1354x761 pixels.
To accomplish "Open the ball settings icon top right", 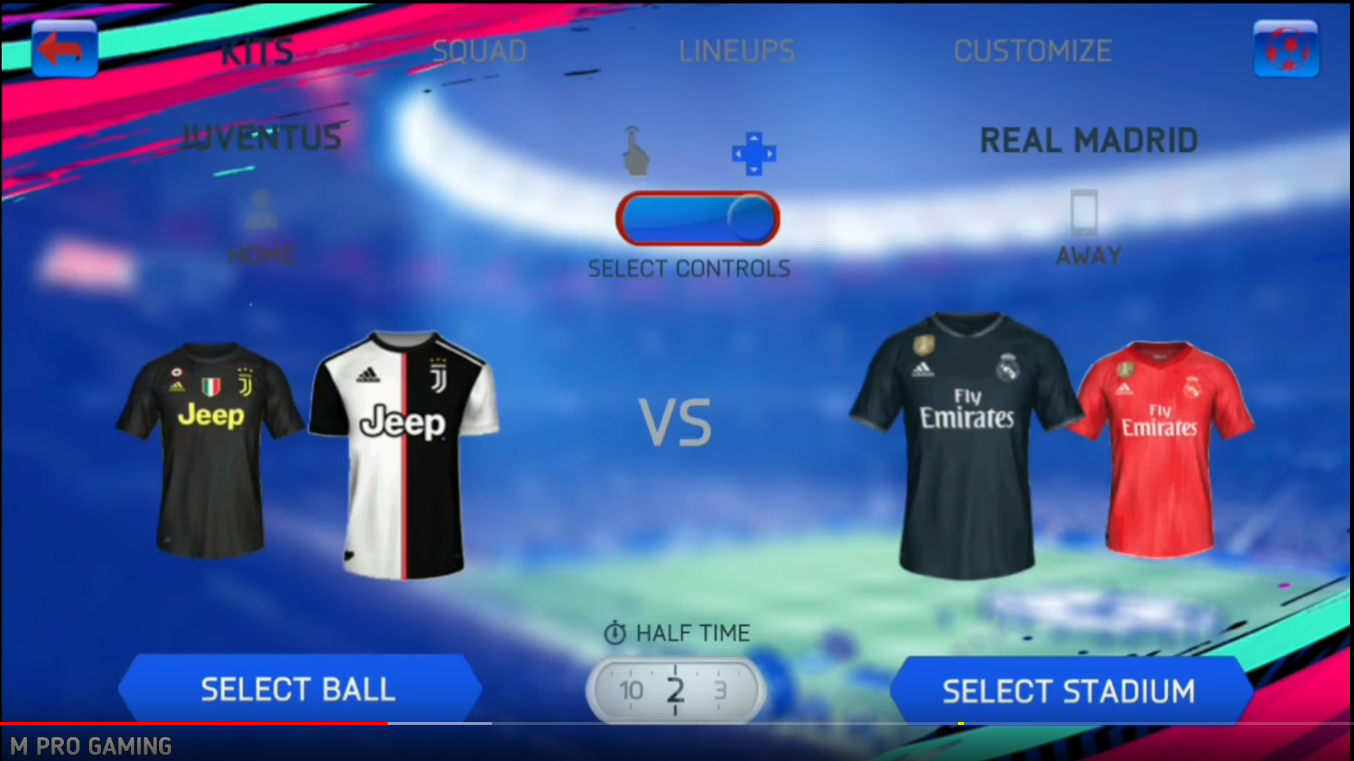I will click(x=1286, y=46).
